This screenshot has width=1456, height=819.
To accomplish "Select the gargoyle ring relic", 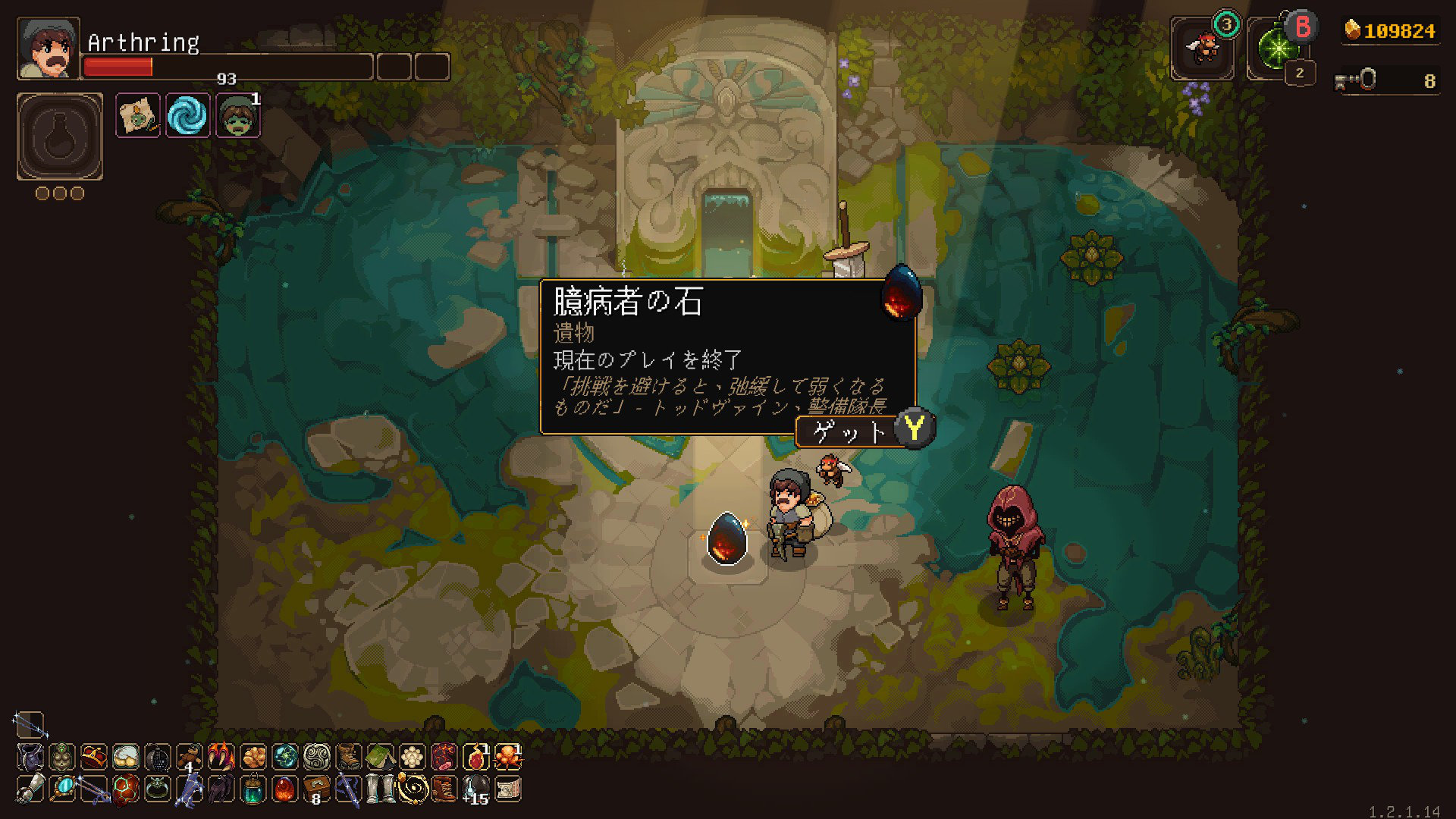I will (x=158, y=789).
